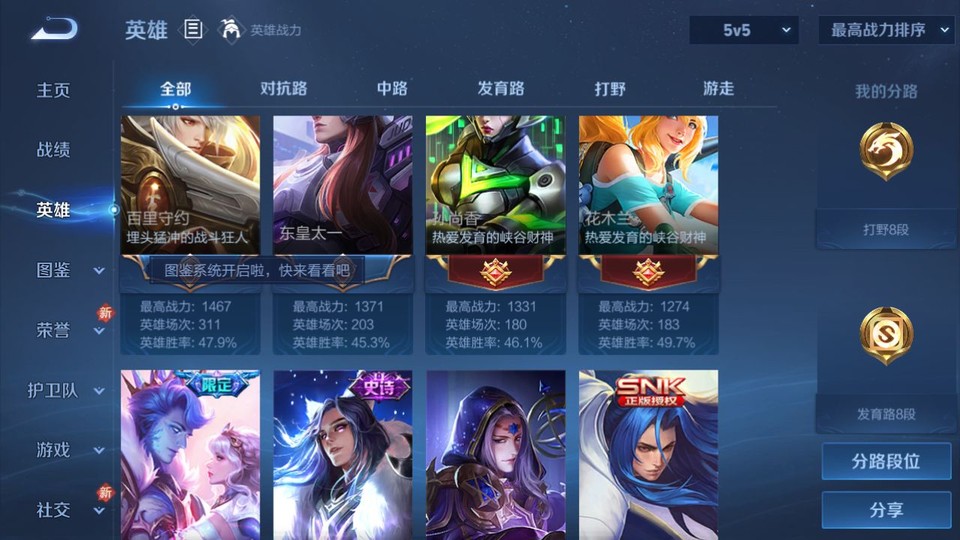Open the 5v5 mode dropdown

click(744, 30)
